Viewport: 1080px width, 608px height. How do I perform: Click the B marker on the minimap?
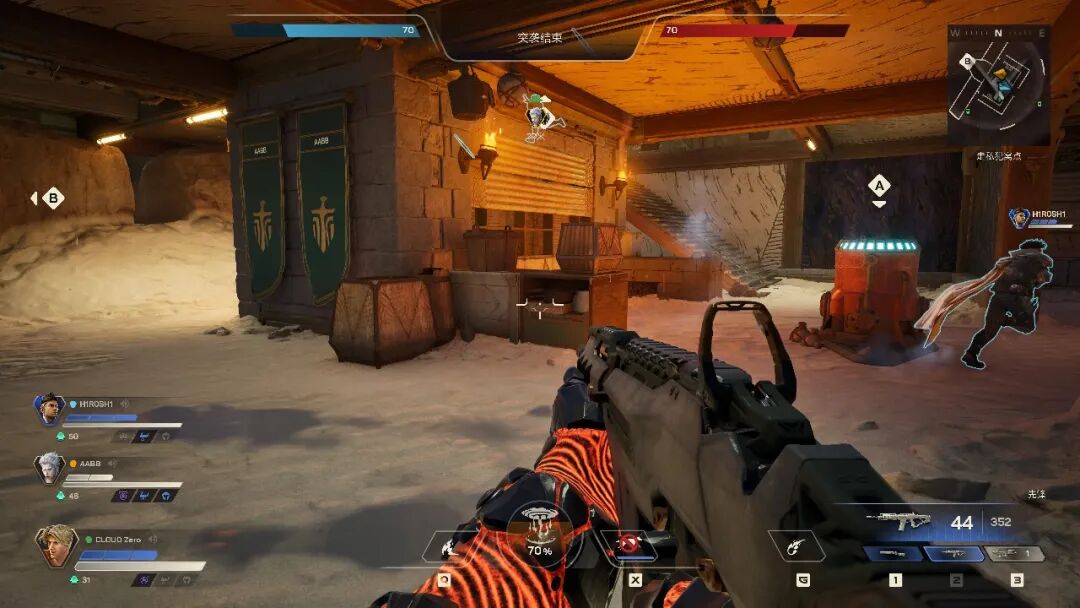pyautogui.click(x=967, y=61)
